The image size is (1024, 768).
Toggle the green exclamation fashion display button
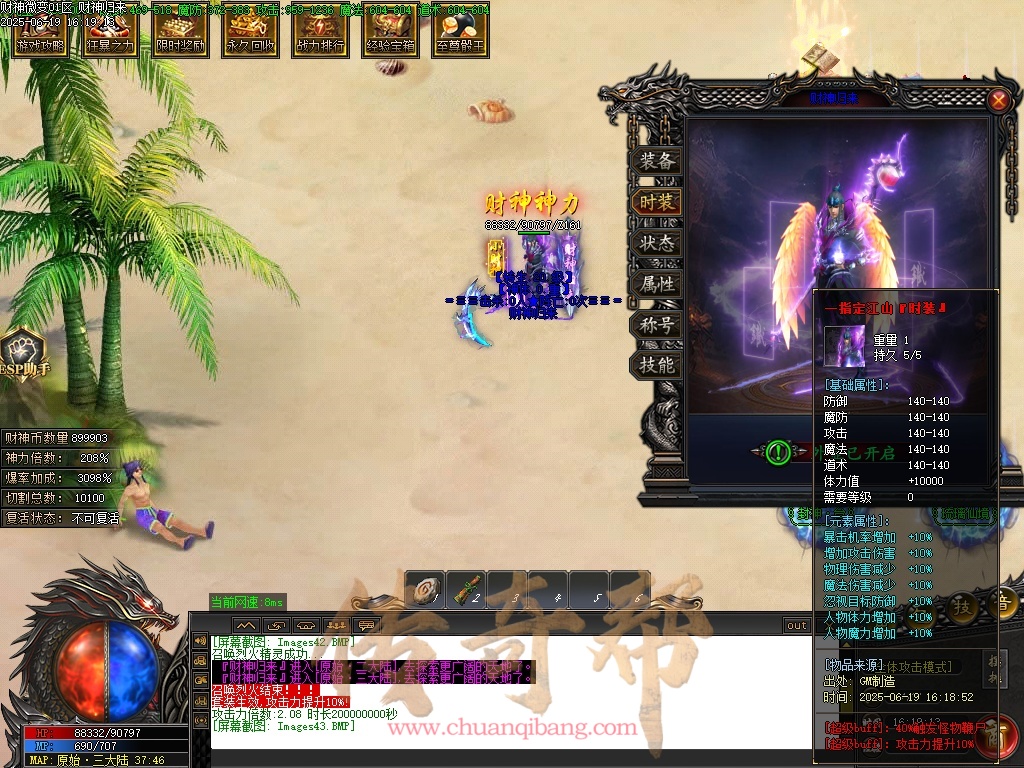click(x=778, y=453)
